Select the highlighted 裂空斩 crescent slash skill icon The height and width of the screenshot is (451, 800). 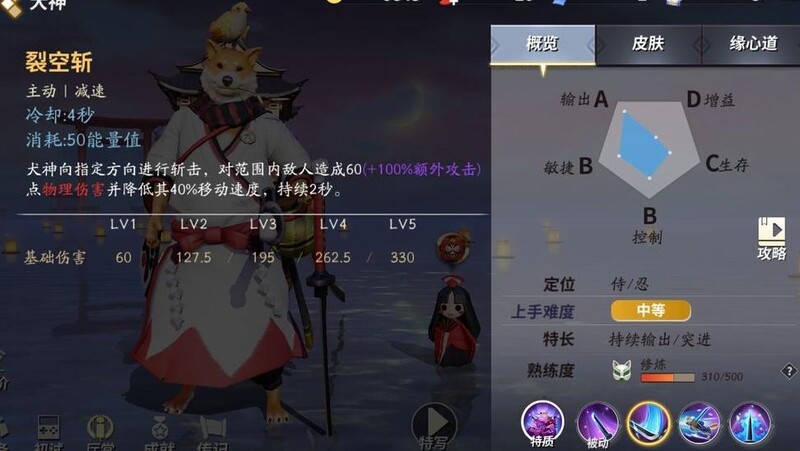pos(648,422)
